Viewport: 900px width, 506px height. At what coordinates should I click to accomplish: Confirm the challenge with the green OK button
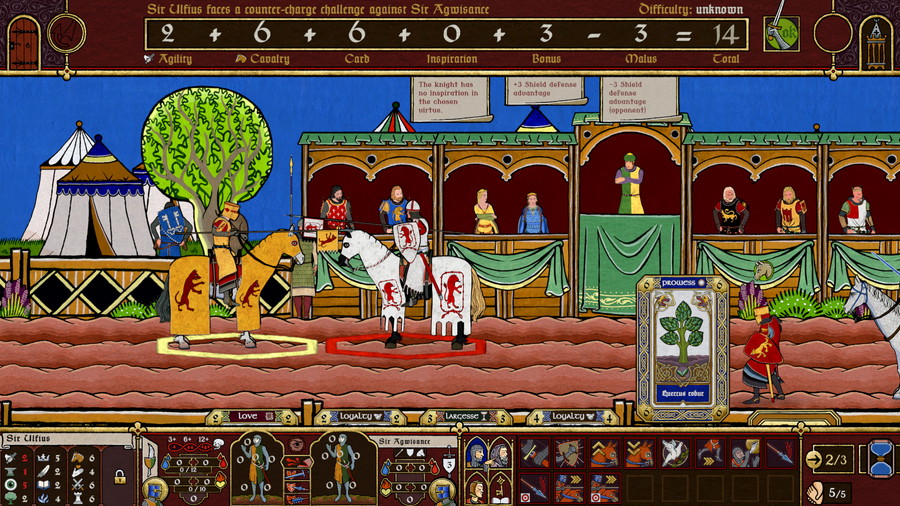coord(780,35)
